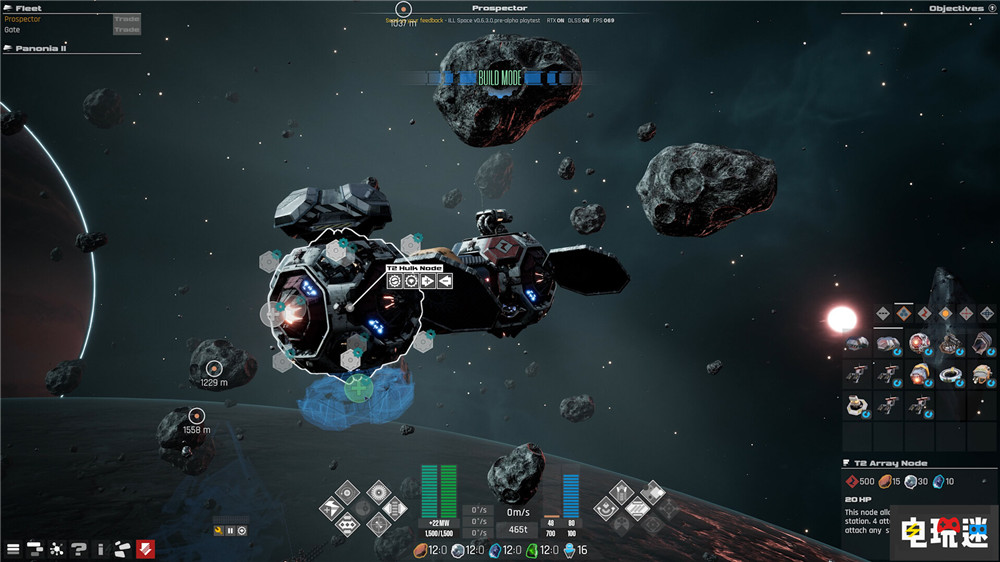Image resolution: width=1000 pixels, height=562 pixels.
Task: Choose the ring-shaped module in the build grid
Action: point(951,375)
